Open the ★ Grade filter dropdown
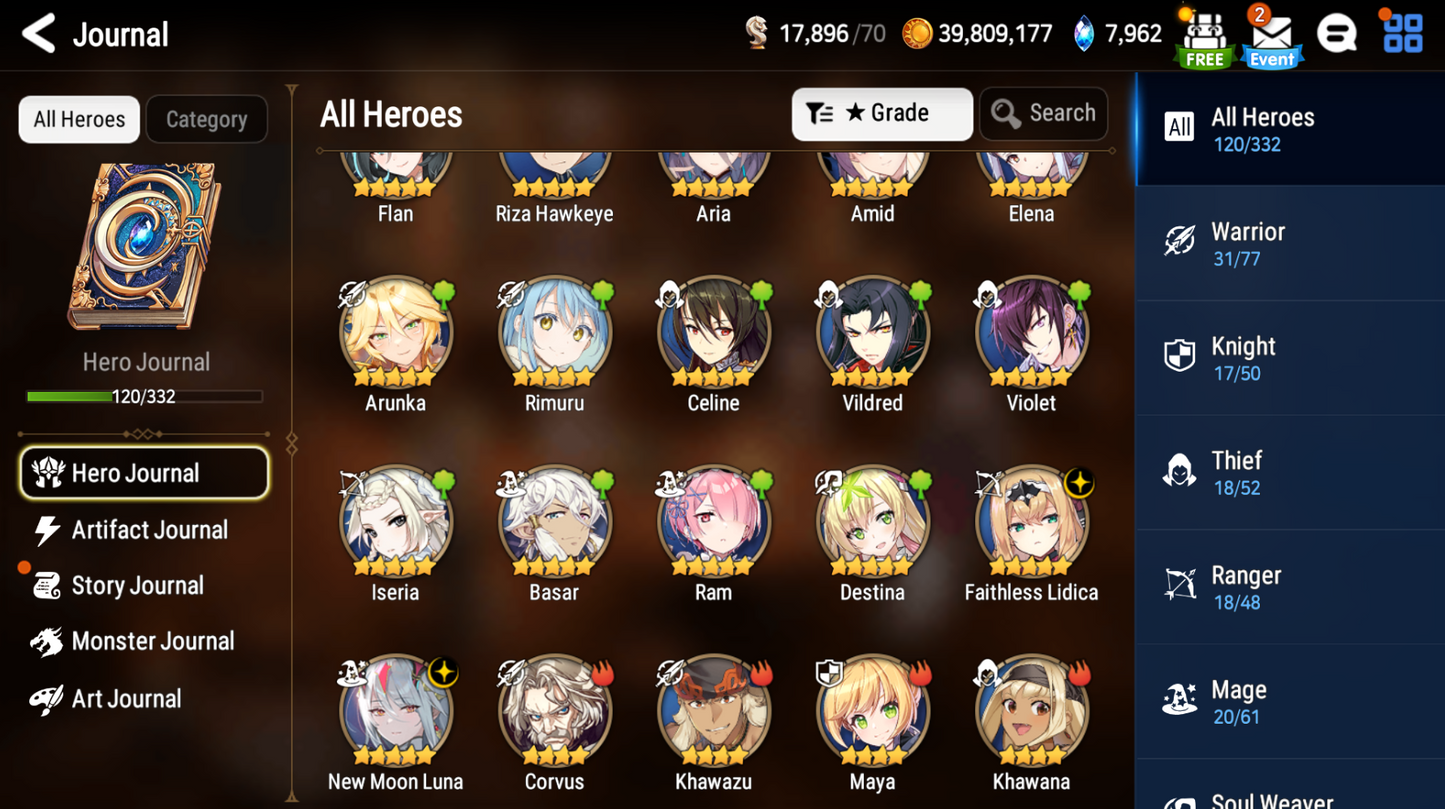This screenshot has height=809, width=1445. pyautogui.click(x=881, y=113)
